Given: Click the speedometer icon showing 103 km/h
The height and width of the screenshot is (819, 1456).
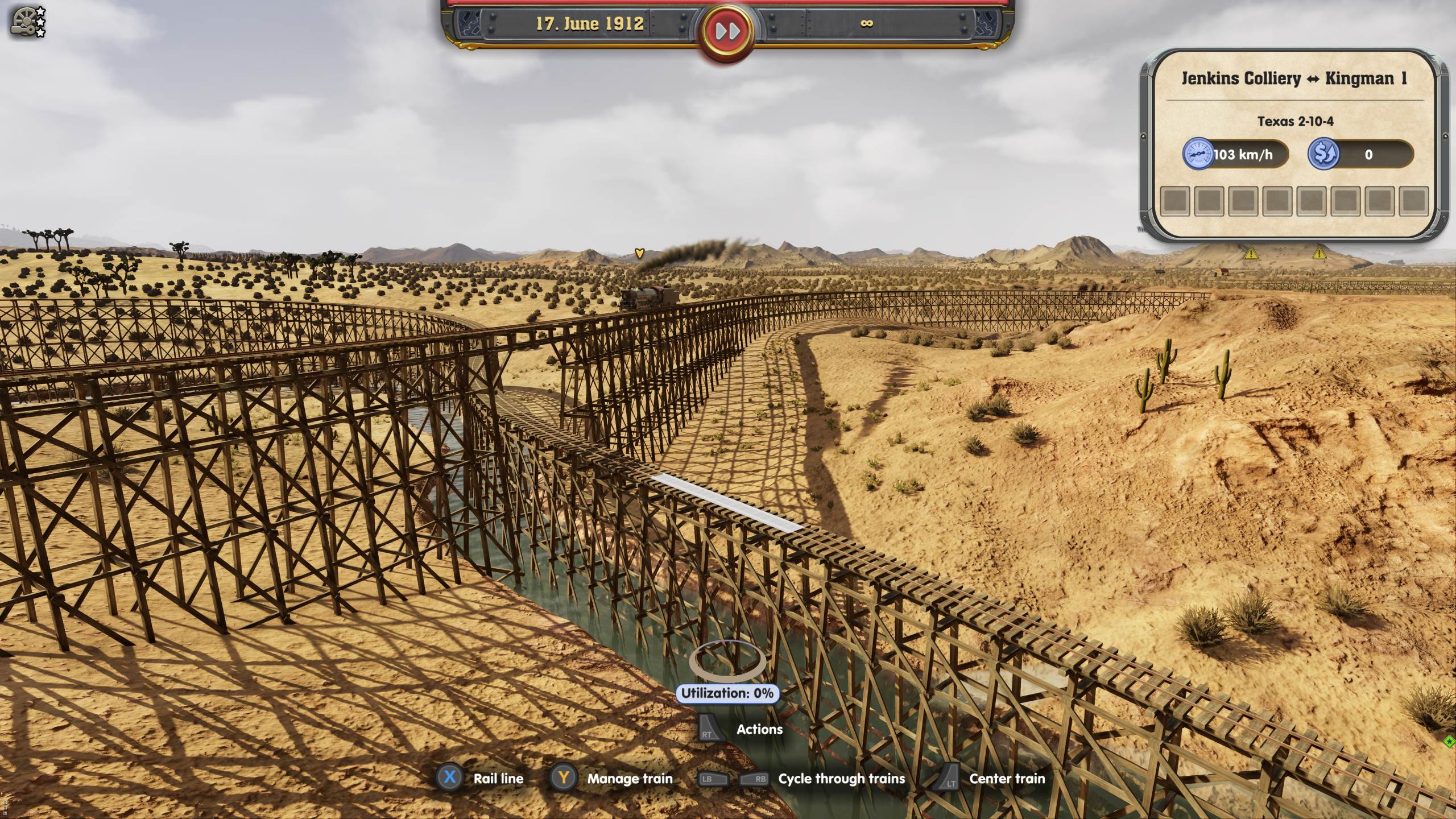Looking at the screenshot, I should pyautogui.click(x=1198, y=154).
